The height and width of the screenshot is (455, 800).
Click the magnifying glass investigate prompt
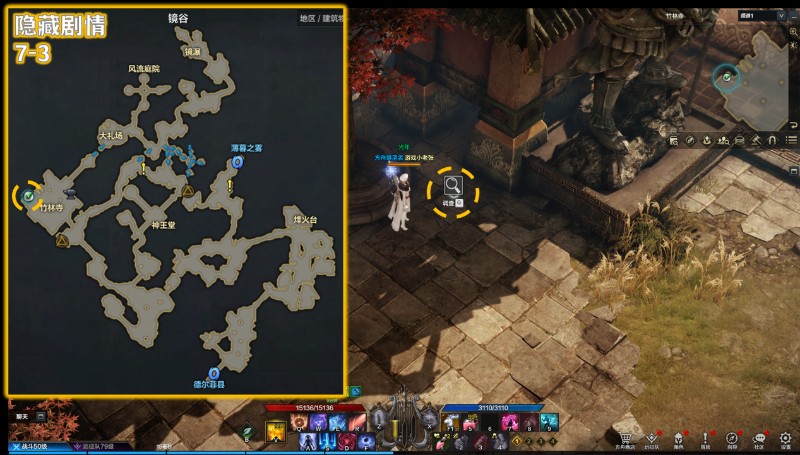(x=452, y=185)
